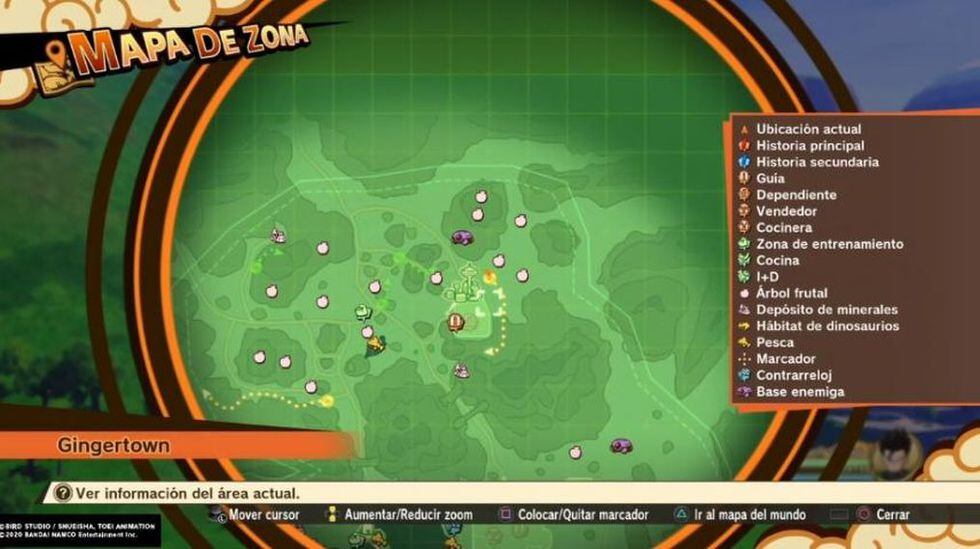Viewport: 980px width, 549px height.
Task: Select Base enemiga in the legend
Action: (799, 392)
